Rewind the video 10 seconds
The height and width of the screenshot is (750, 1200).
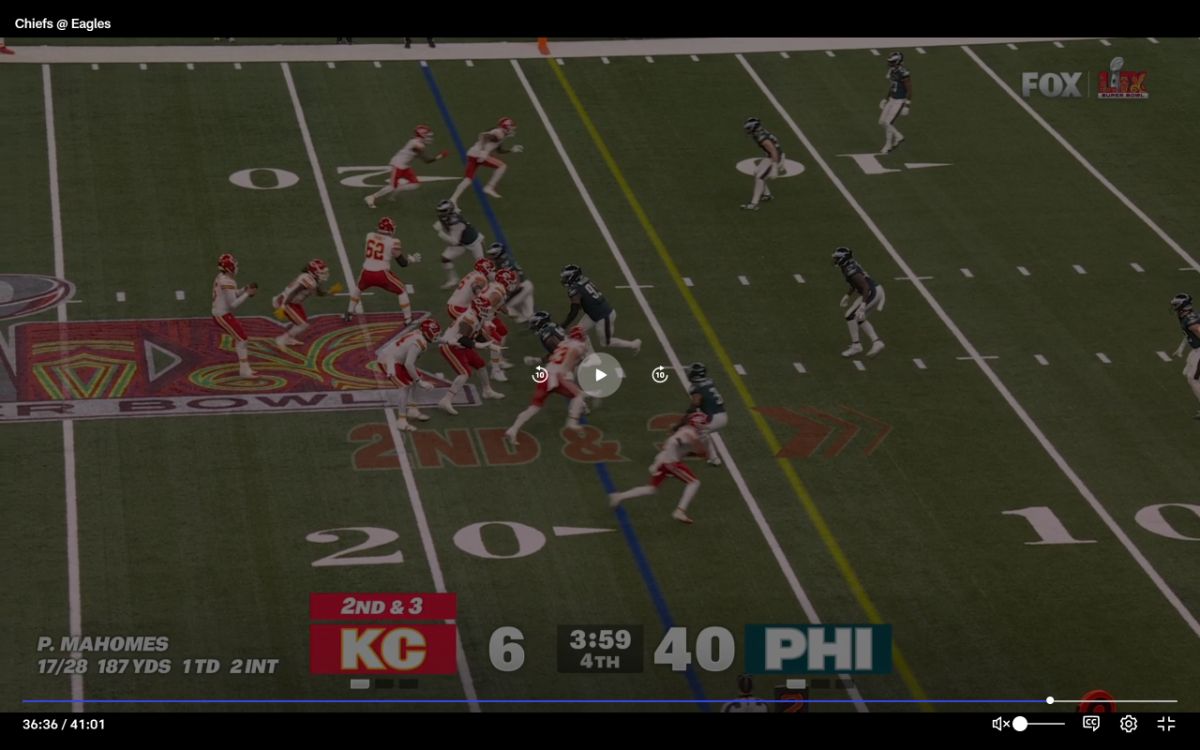click(540, 375)
